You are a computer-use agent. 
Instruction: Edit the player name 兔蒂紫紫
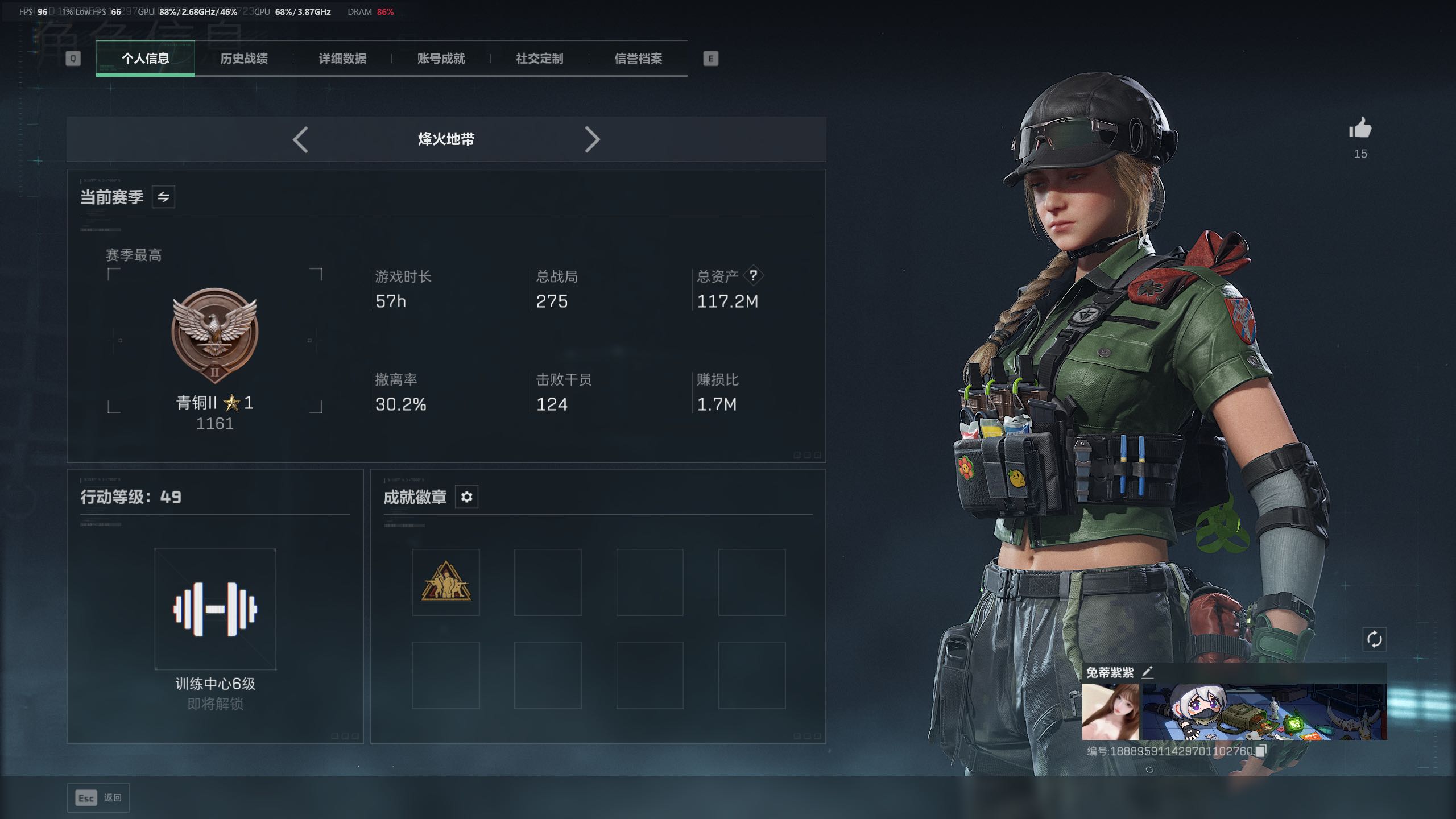point(1148,672)
